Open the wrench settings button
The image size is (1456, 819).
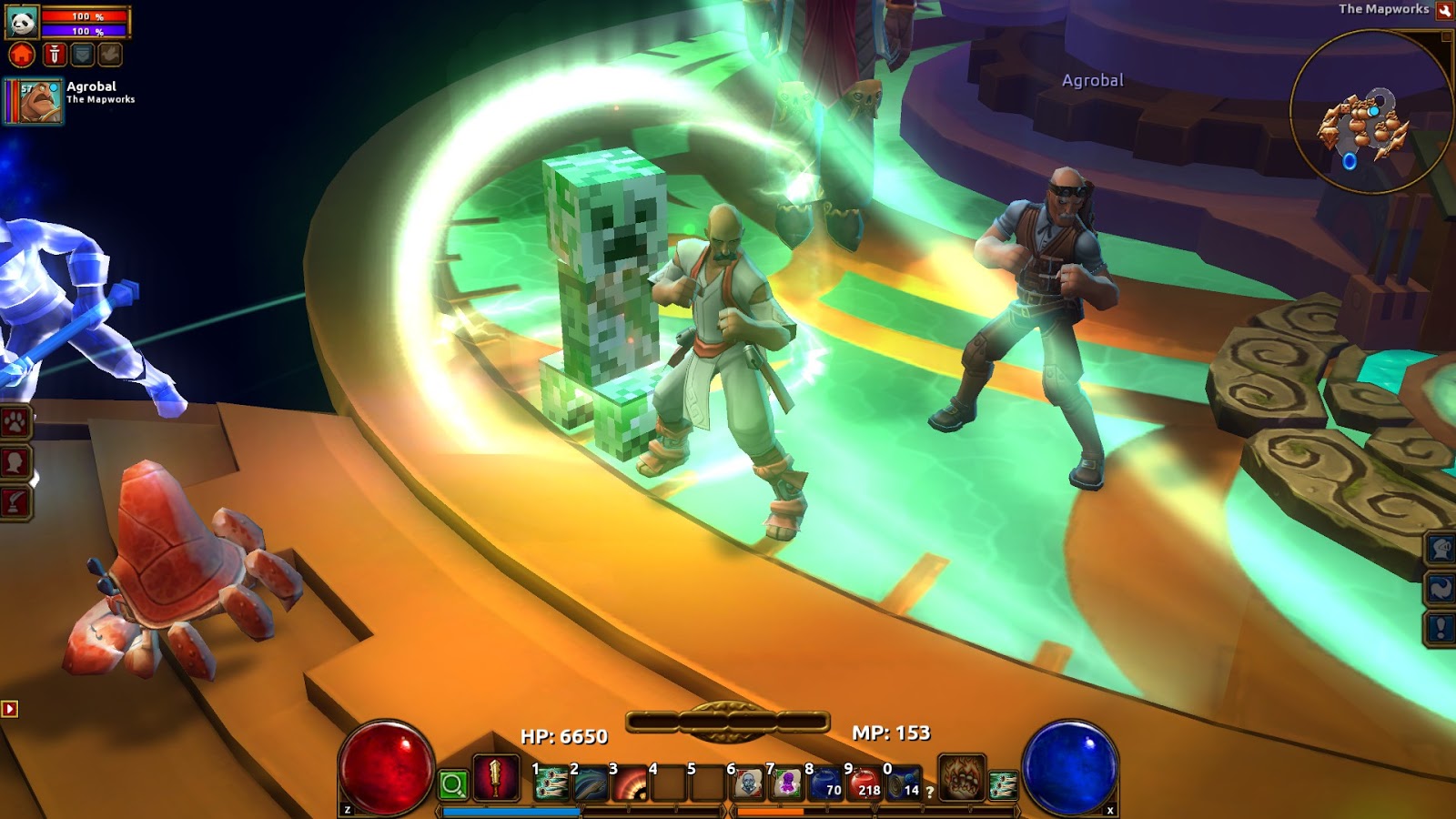pyautogui.click(x=1444, y=11)
